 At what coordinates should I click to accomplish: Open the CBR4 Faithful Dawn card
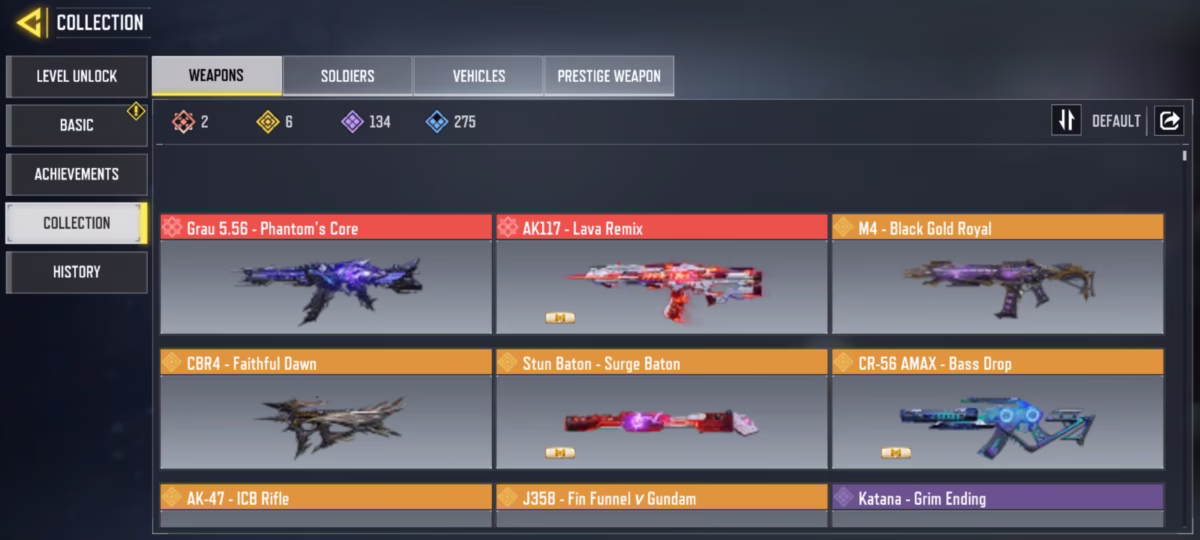click(326, 410)
